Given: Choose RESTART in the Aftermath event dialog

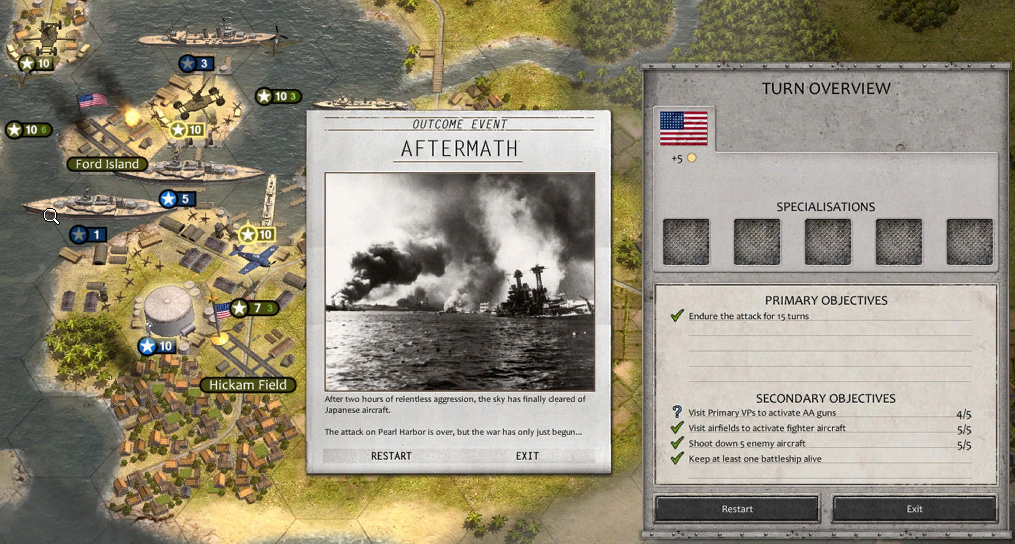Looking at the screenshot, I should [x=391, y=456].
